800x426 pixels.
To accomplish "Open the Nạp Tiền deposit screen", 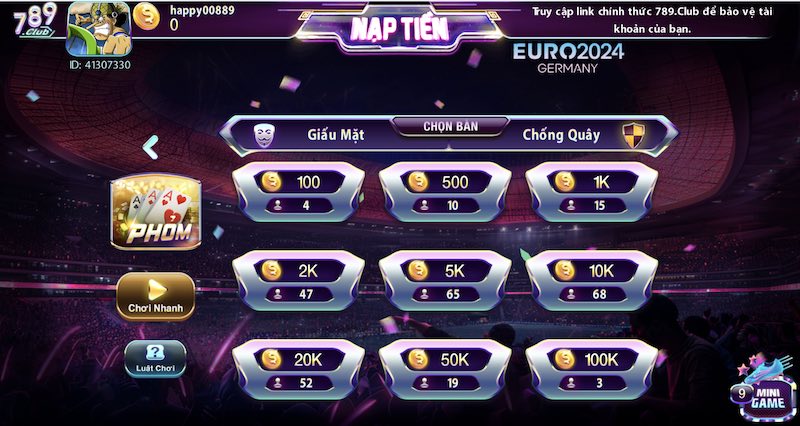I will point(399,30).
